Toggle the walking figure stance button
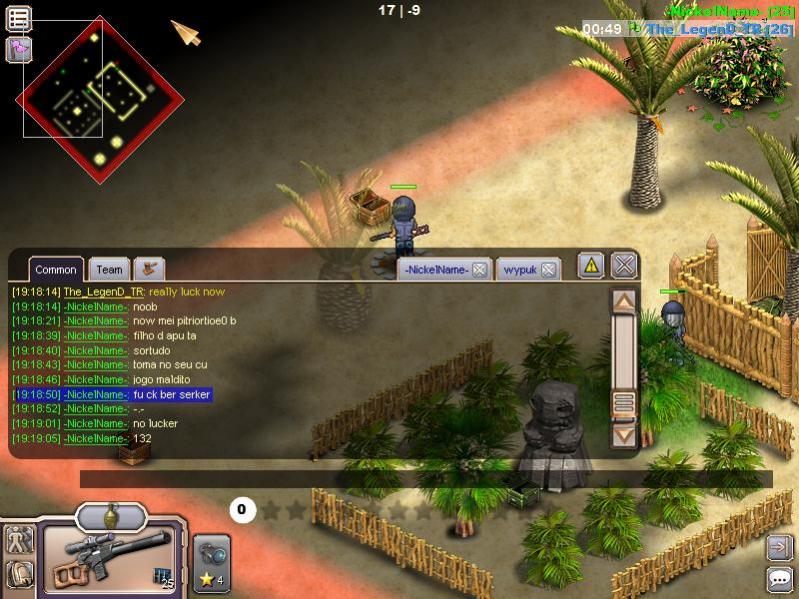The image size is (799, 599). coord(19,540)
